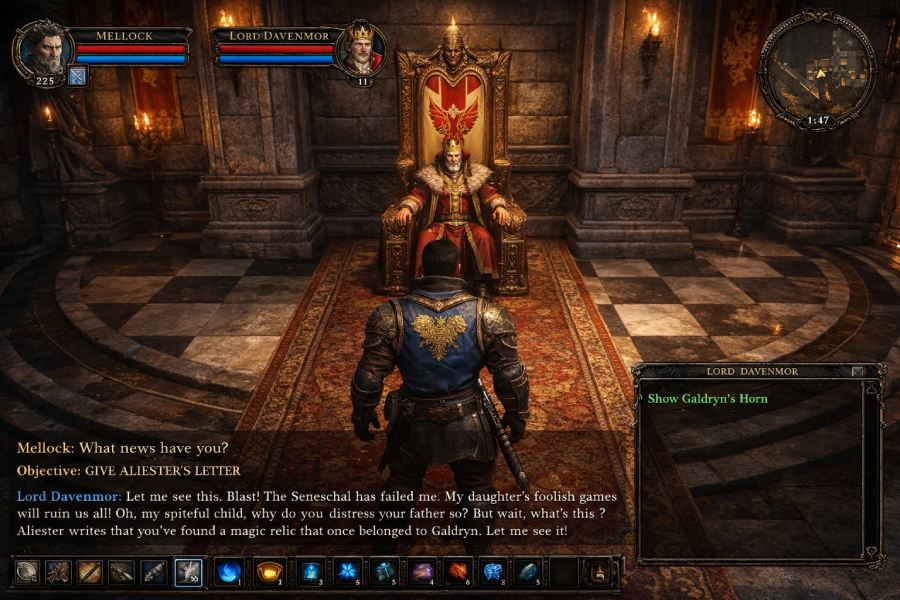Screen dimensions: 900x600
Task: Choose the 'Show Galdryn's Horn' dialogue option
Action: 707,398
